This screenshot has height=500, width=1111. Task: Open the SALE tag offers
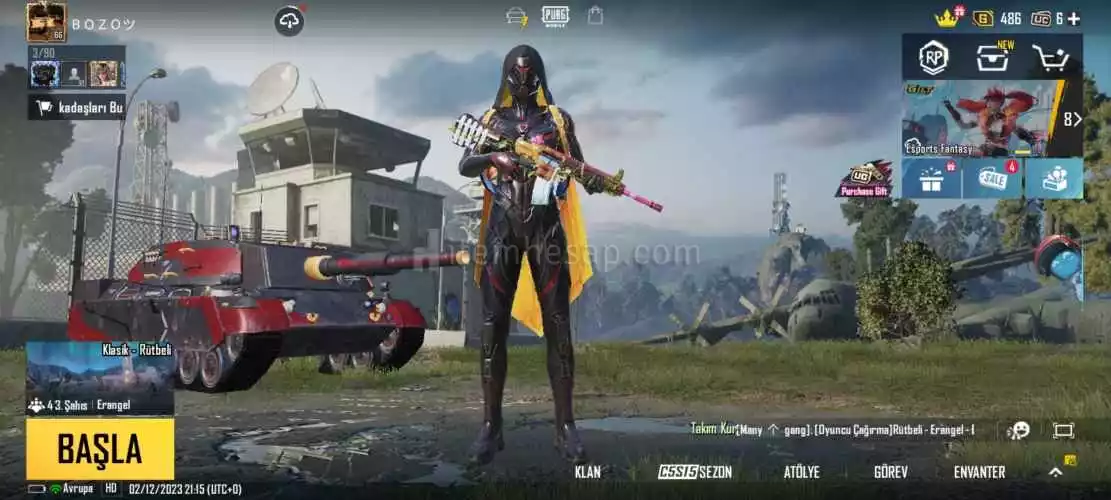pyautogui.click(x=993, y=179)
